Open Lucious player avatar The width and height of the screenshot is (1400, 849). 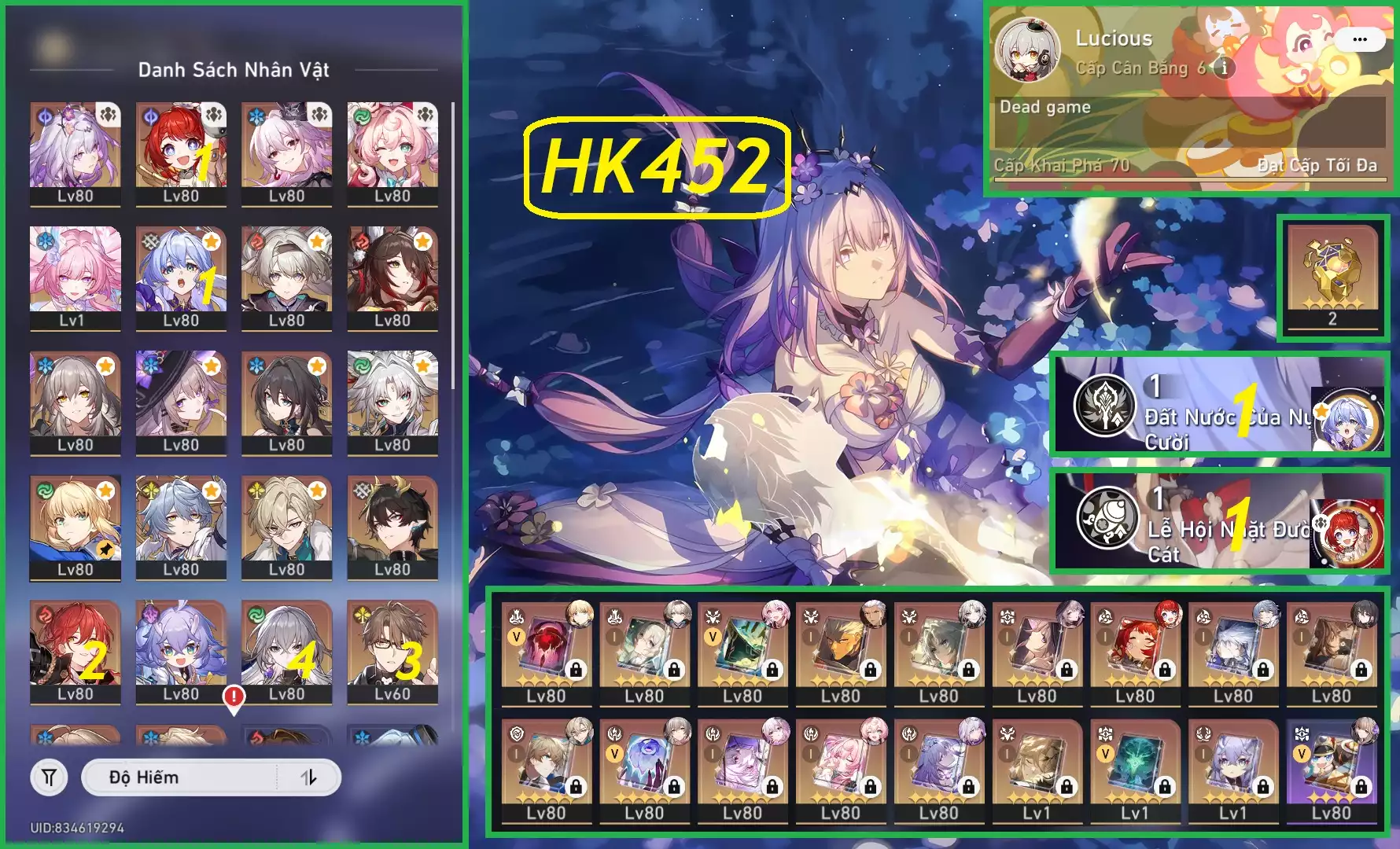(1027, 50)
